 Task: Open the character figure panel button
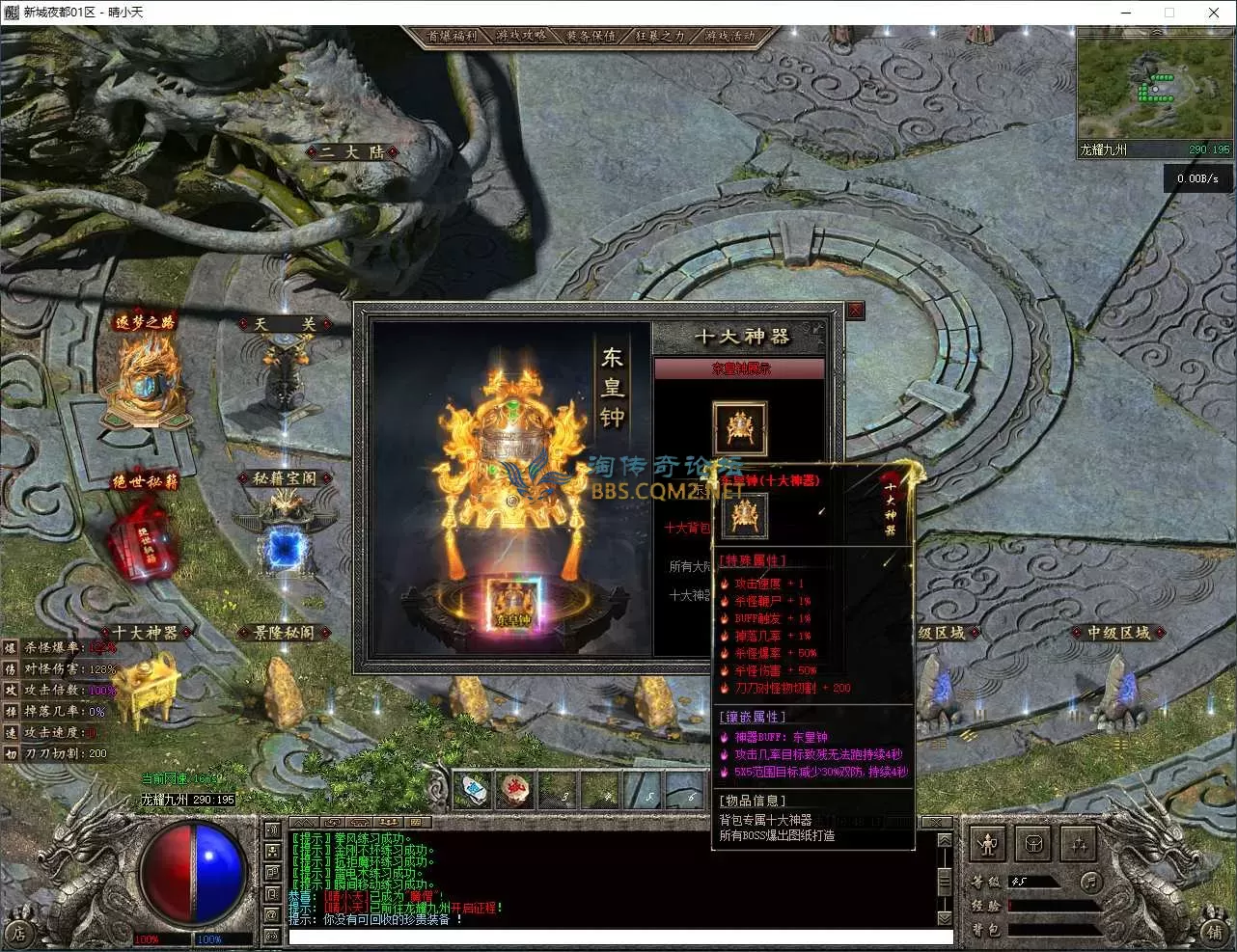pos(987,845)
